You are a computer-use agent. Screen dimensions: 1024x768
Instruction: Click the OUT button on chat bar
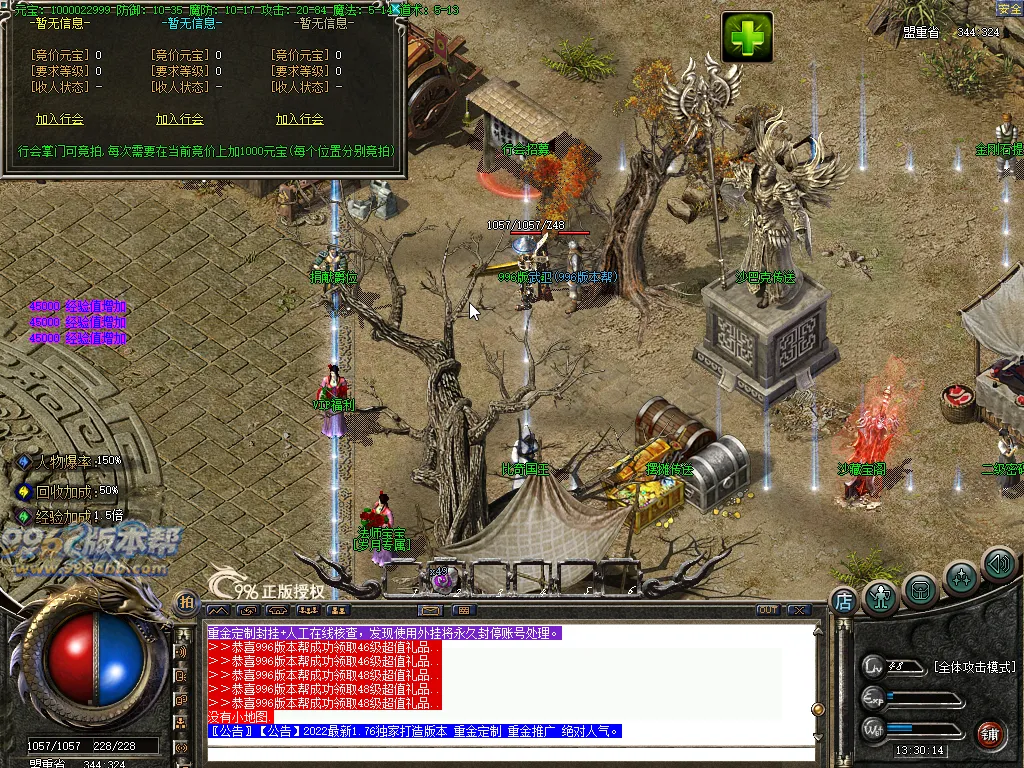point(768,610)
